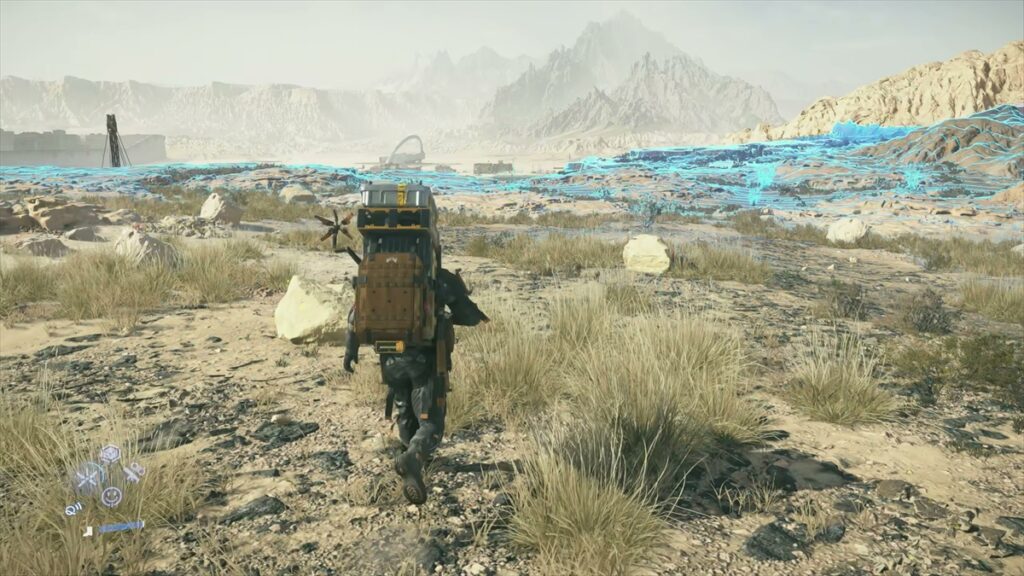The width and height of the screenshot is (1024, 576).
Task: Select the hexagon cargo icon
Action: [x=109, y=454]
